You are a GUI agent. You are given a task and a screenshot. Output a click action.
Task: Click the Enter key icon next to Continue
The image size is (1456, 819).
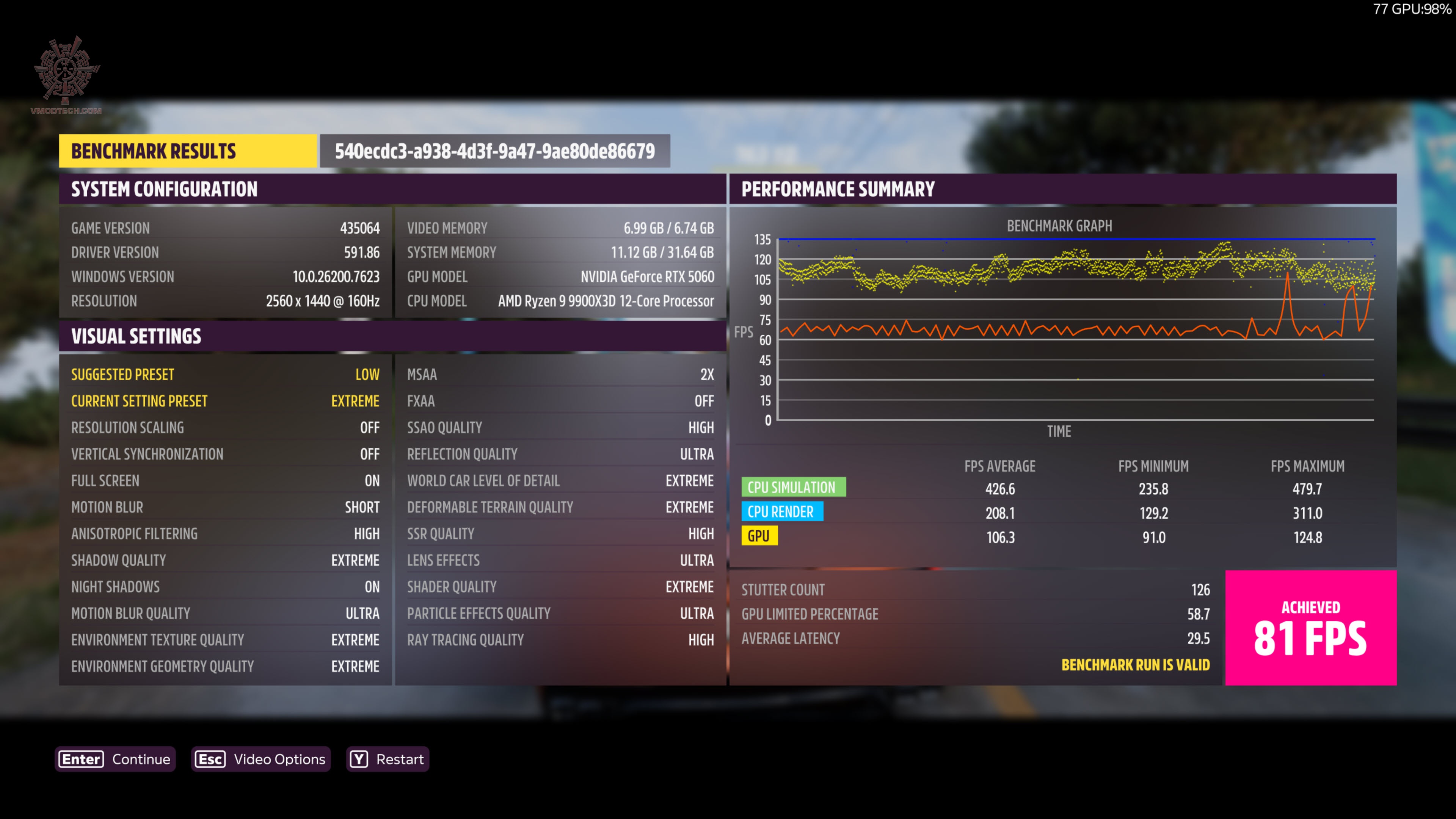81,759
